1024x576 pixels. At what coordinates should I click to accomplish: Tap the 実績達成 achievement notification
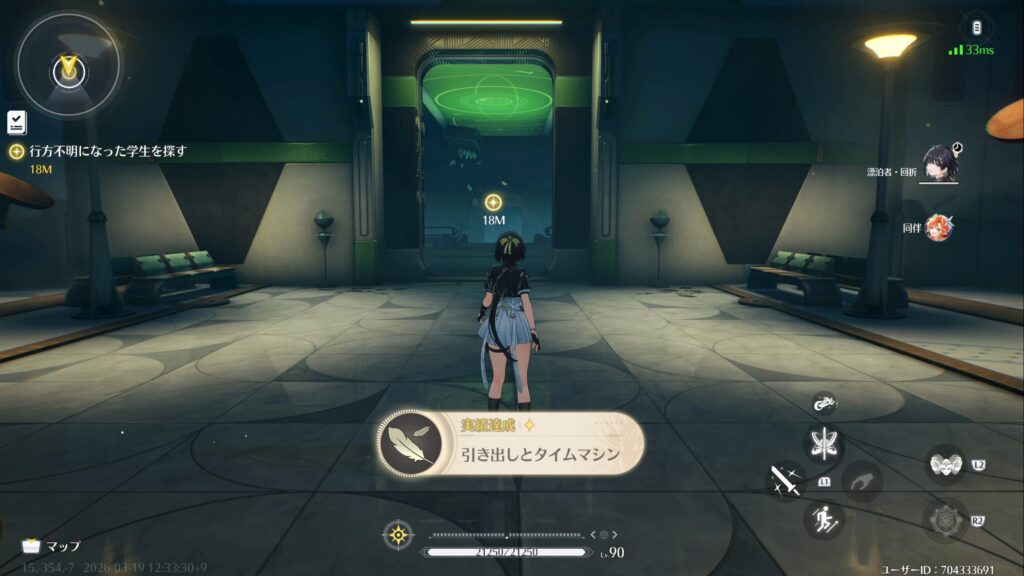510,445
